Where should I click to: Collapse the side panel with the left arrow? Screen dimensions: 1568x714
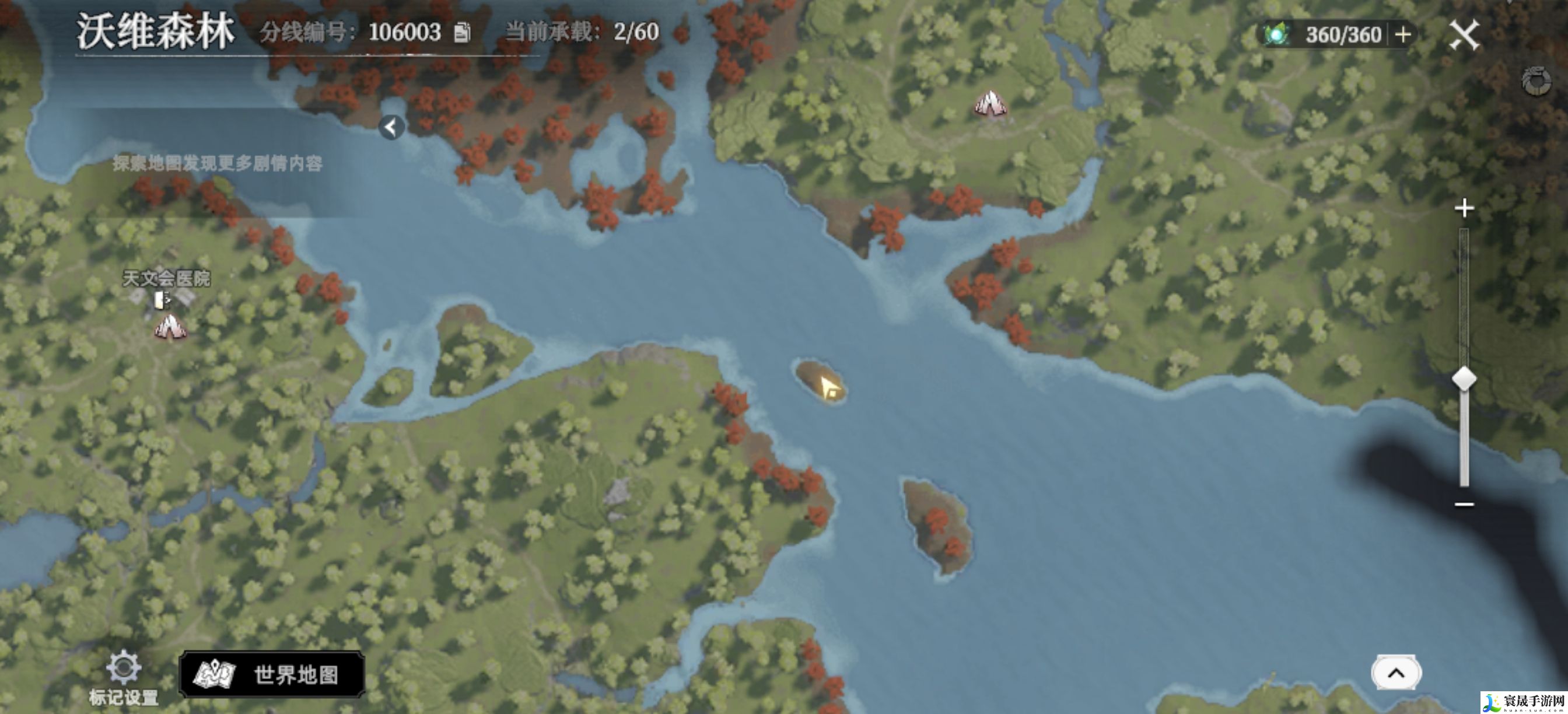tap(391, 127)
